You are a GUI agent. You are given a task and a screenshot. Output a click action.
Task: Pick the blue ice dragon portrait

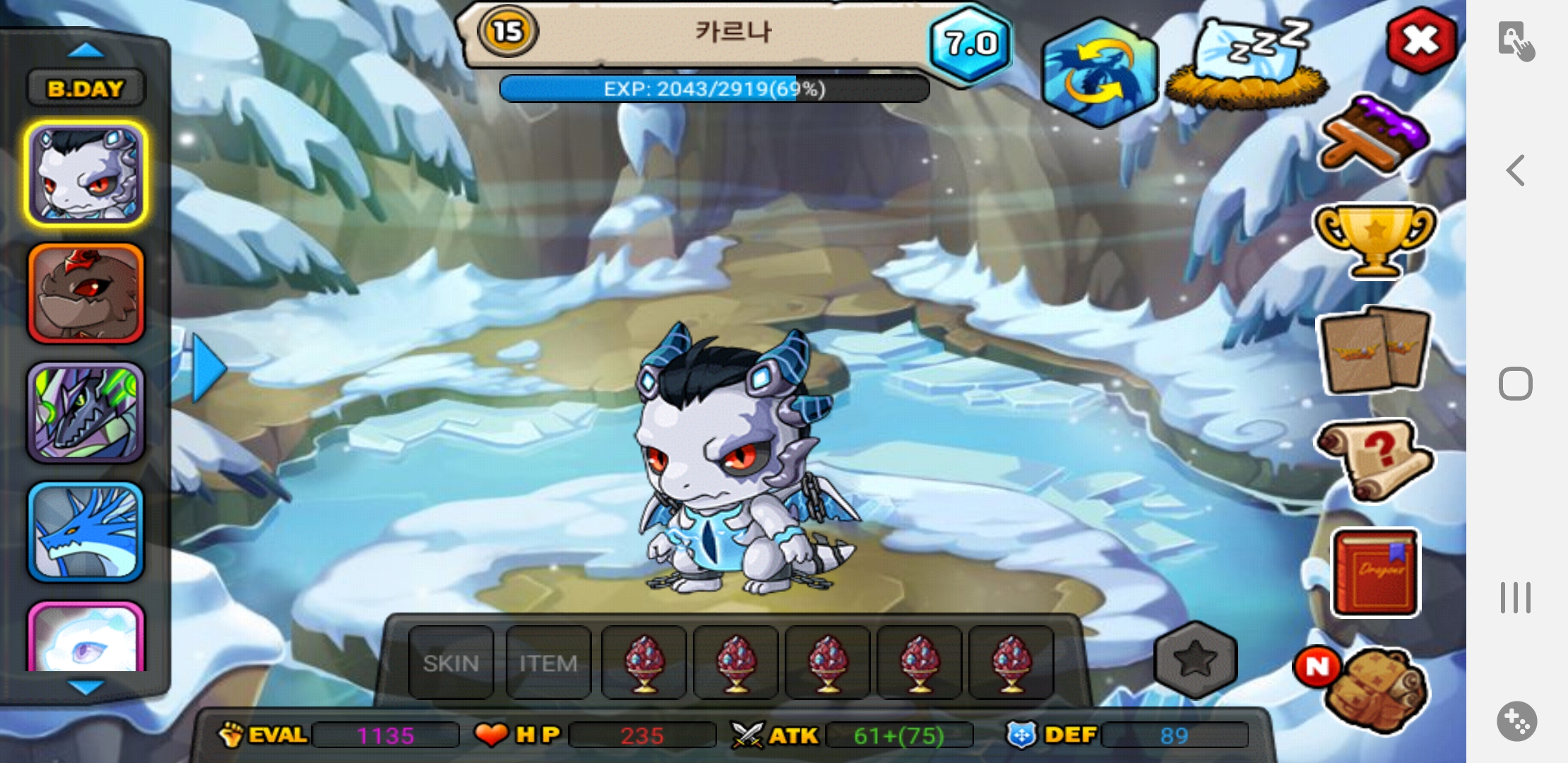[85, 532]
